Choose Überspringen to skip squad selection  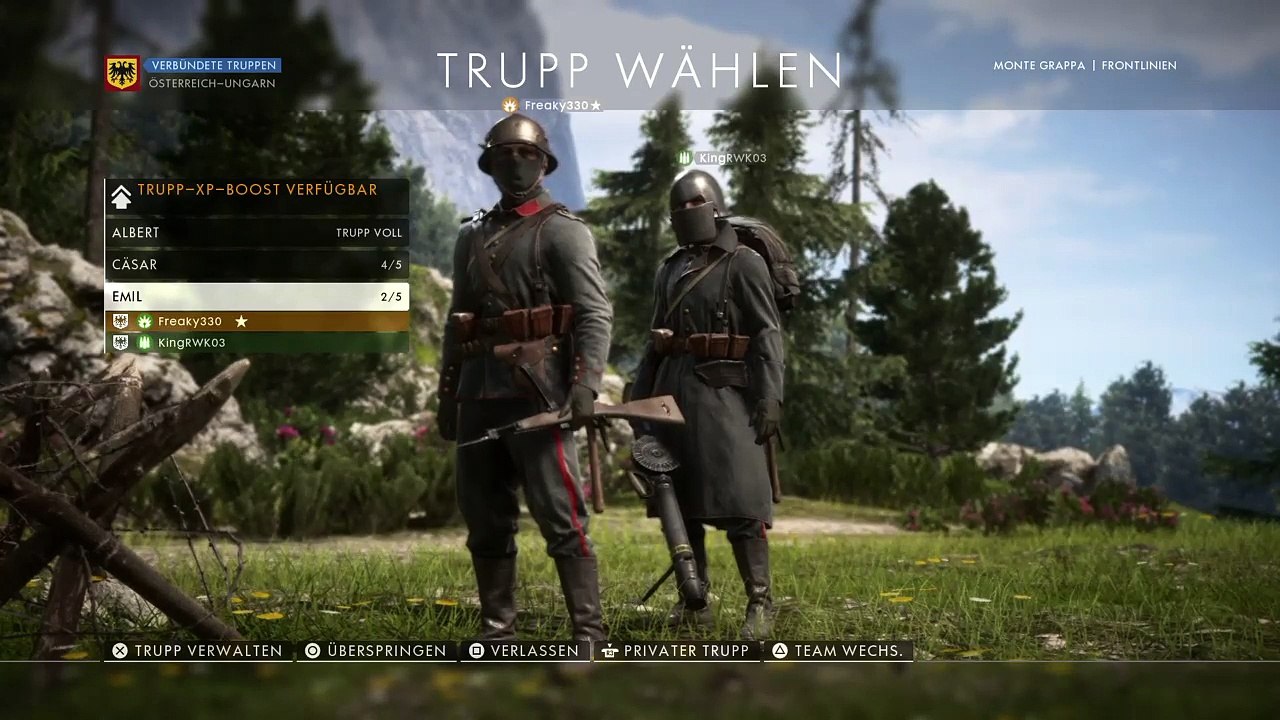tap(376, 651)
